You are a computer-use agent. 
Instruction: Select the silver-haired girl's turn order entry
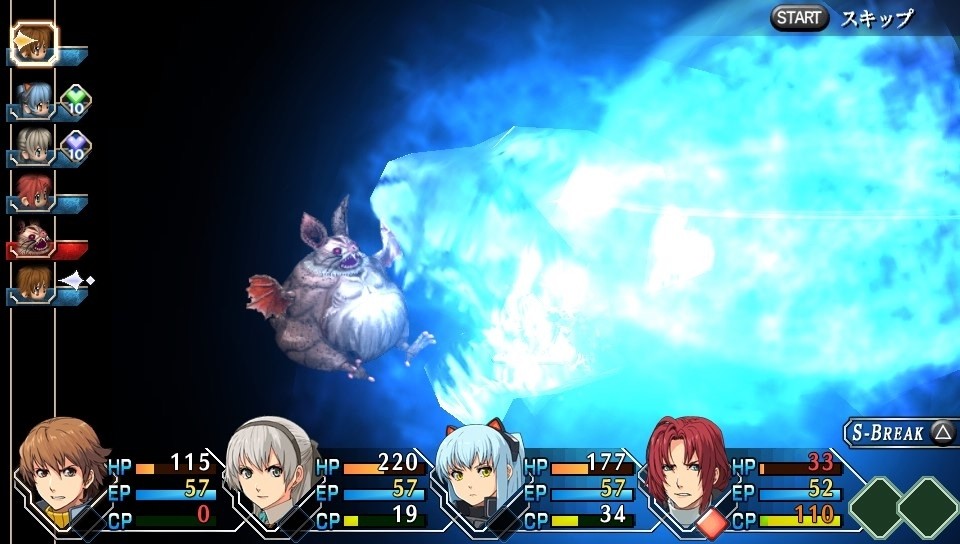tap(32, 146)
